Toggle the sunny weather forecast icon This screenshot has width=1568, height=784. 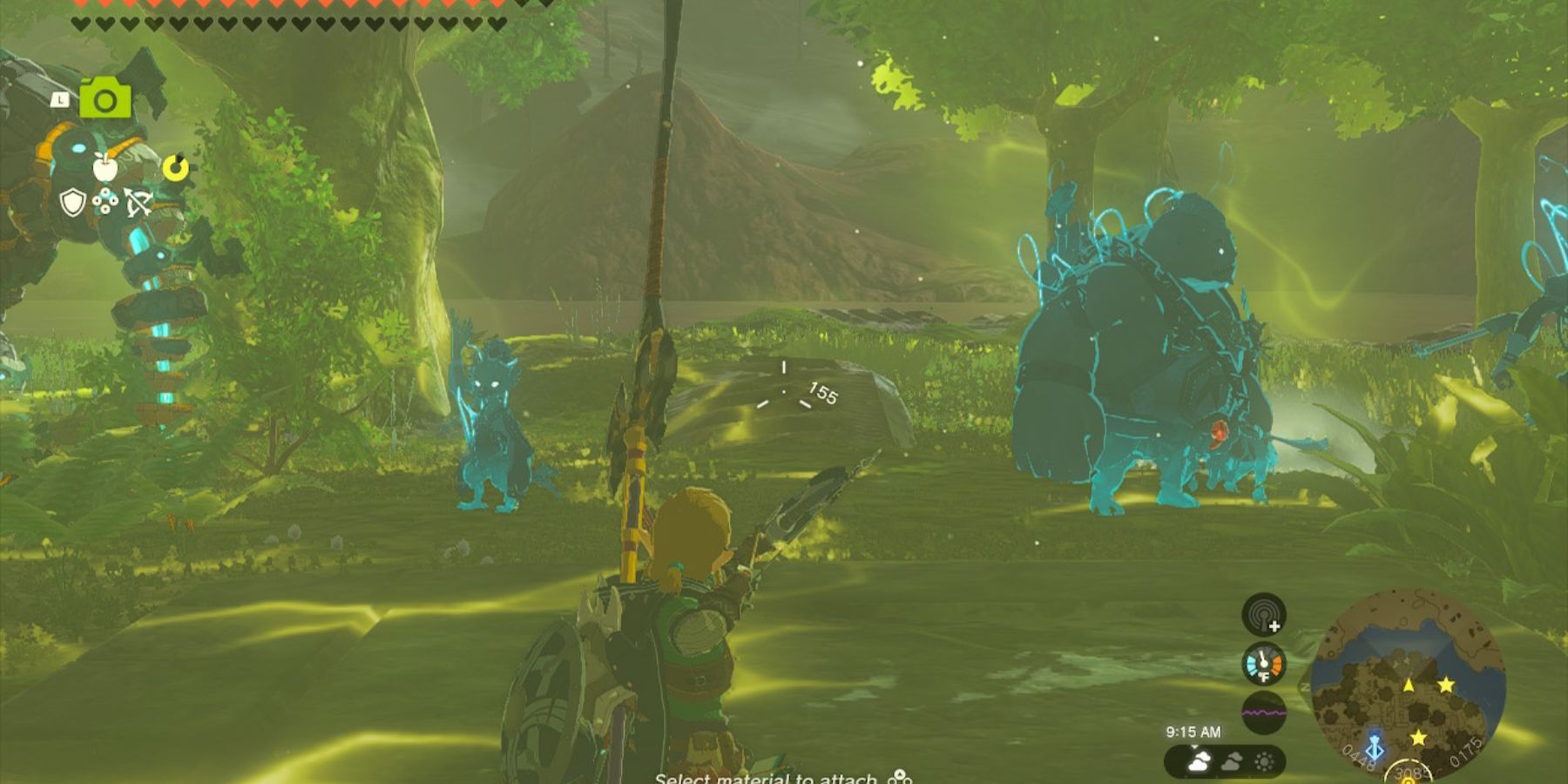tap(1263, 761)
